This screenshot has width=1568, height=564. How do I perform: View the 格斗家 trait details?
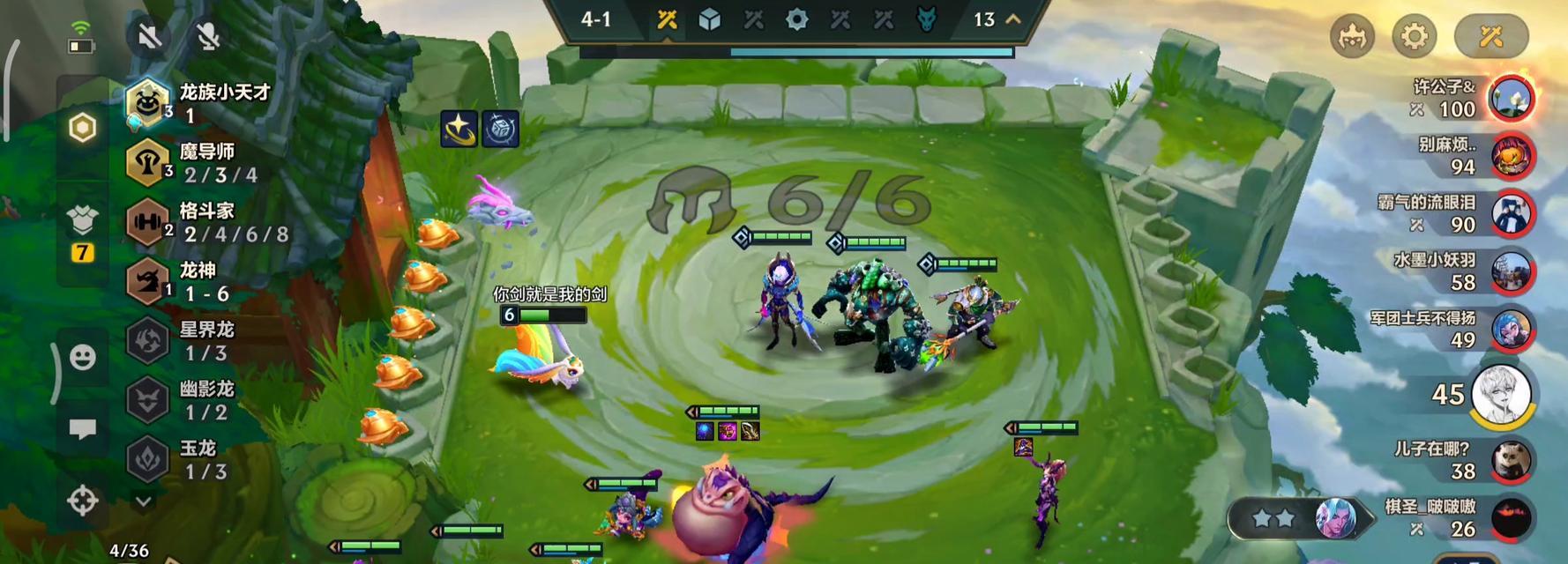[x=203, y=221]
